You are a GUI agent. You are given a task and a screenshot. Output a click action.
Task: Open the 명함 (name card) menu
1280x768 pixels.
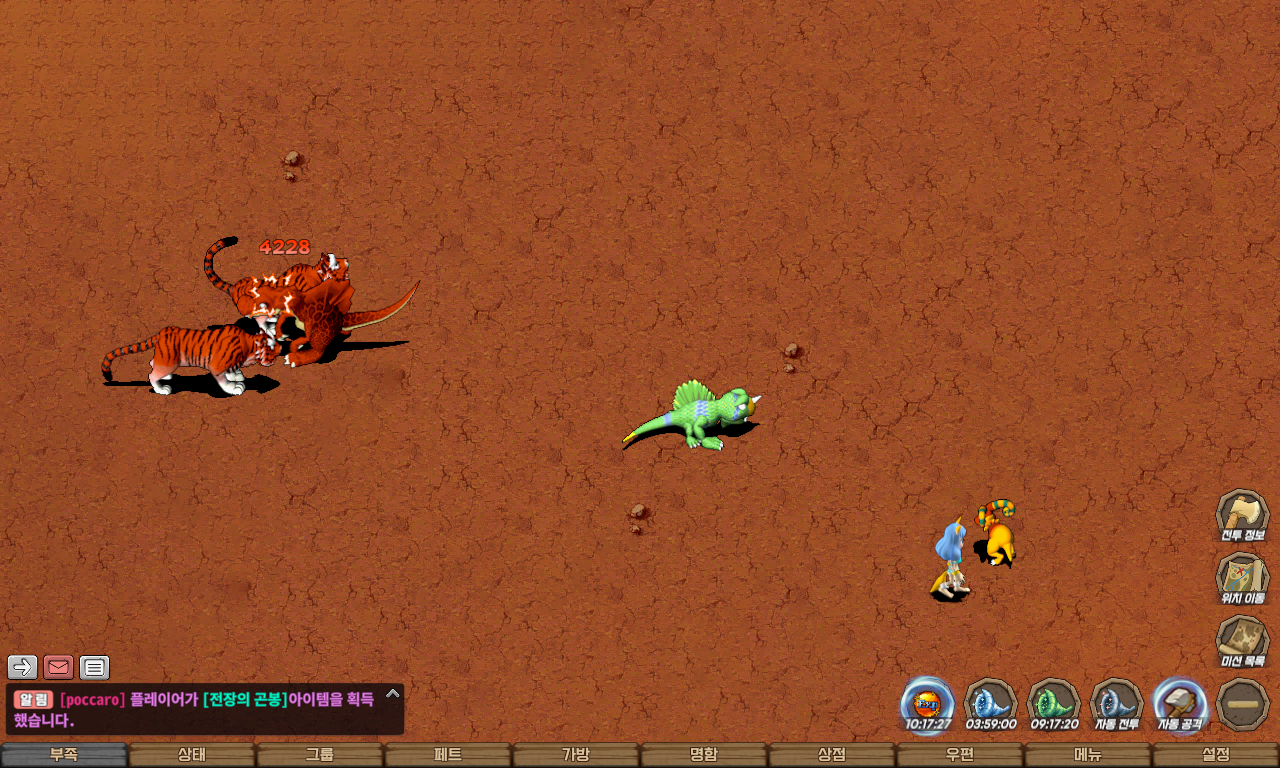click(704, 755)
